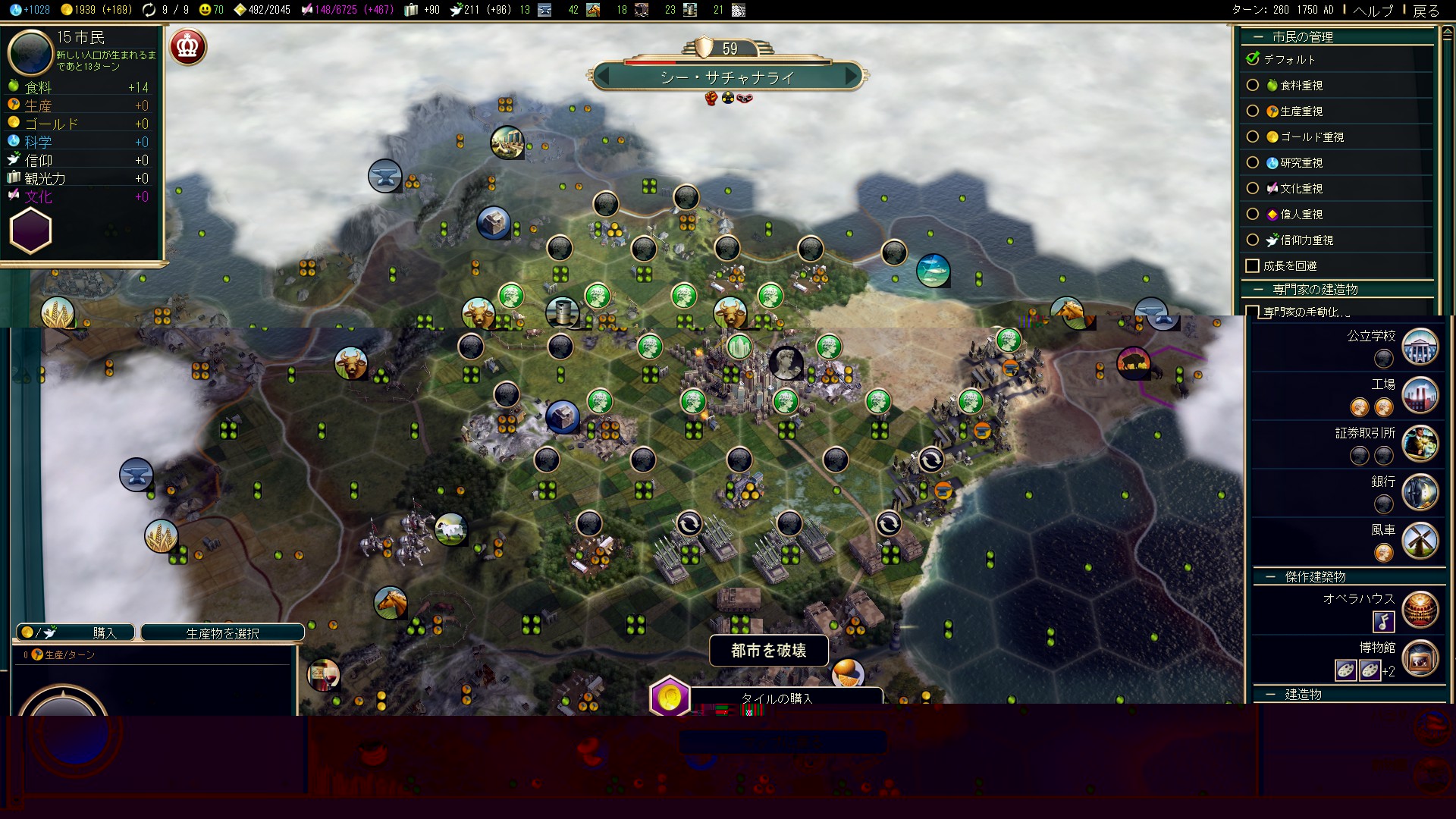Pick the 信仰力重視 faith focus

1253,240
